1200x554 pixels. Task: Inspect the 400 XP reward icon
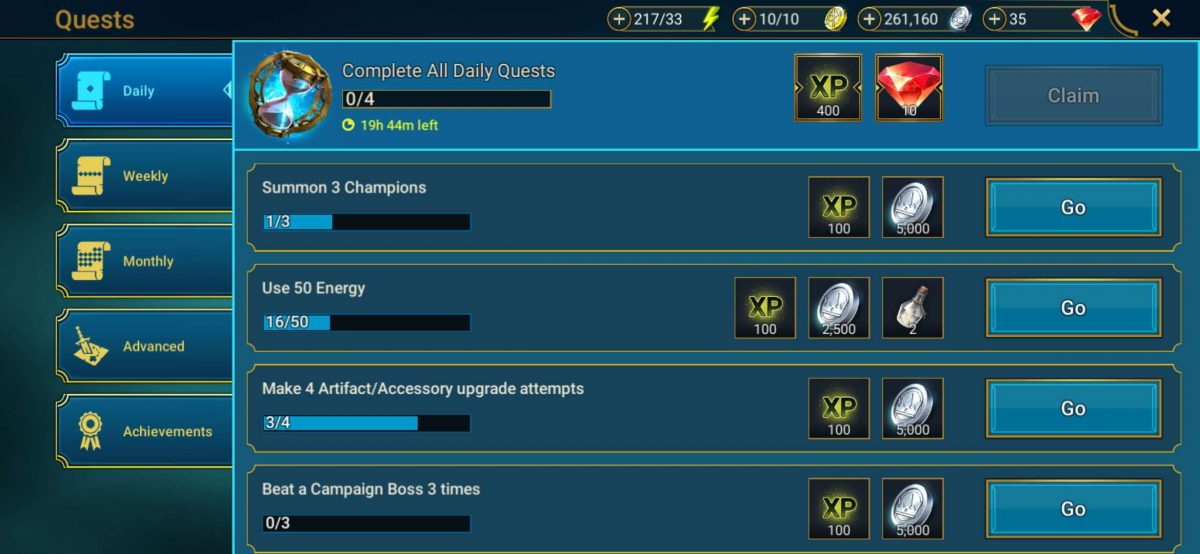coord(828,87)
